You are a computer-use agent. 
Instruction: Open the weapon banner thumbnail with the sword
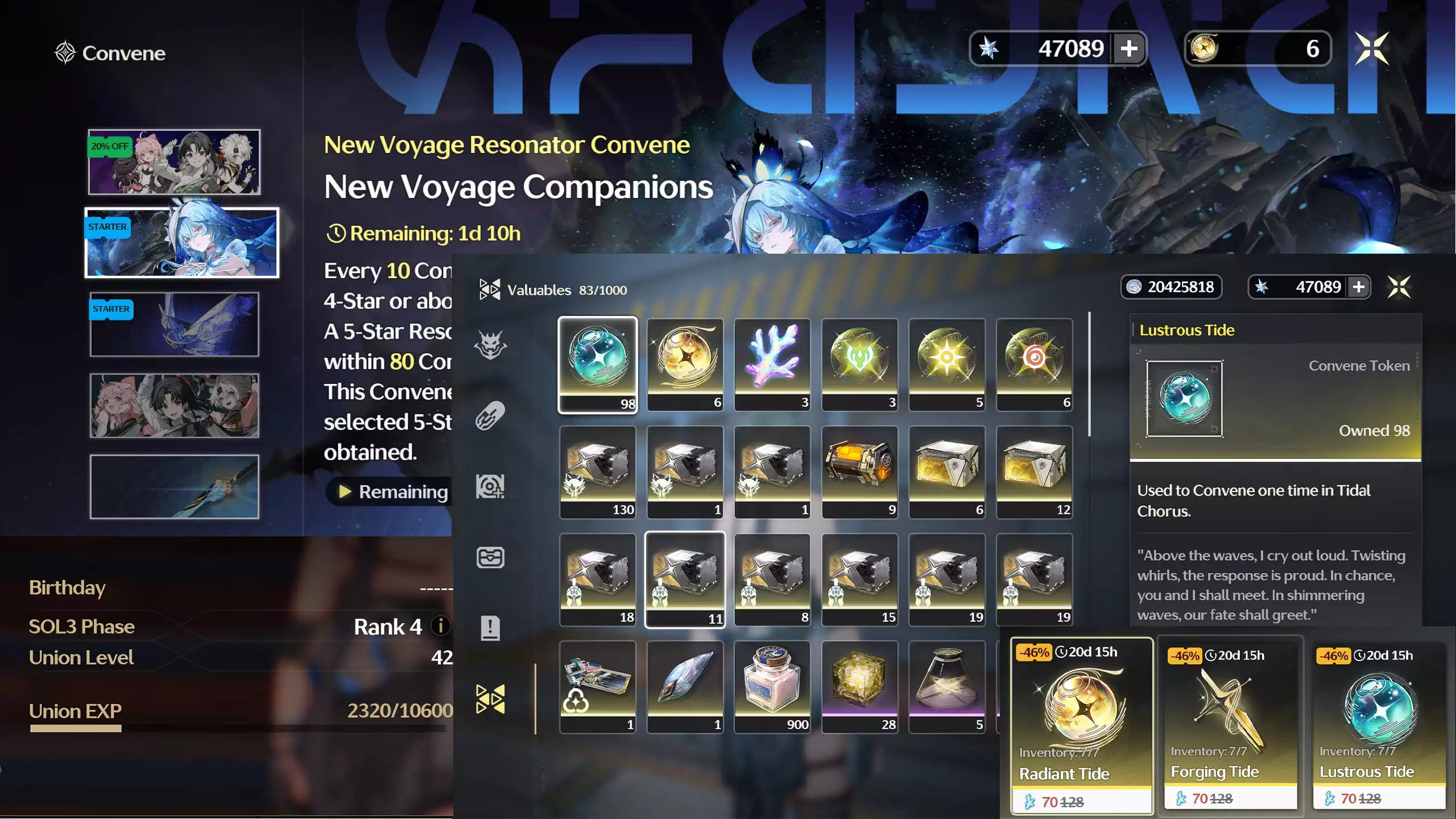click(174, 487)
